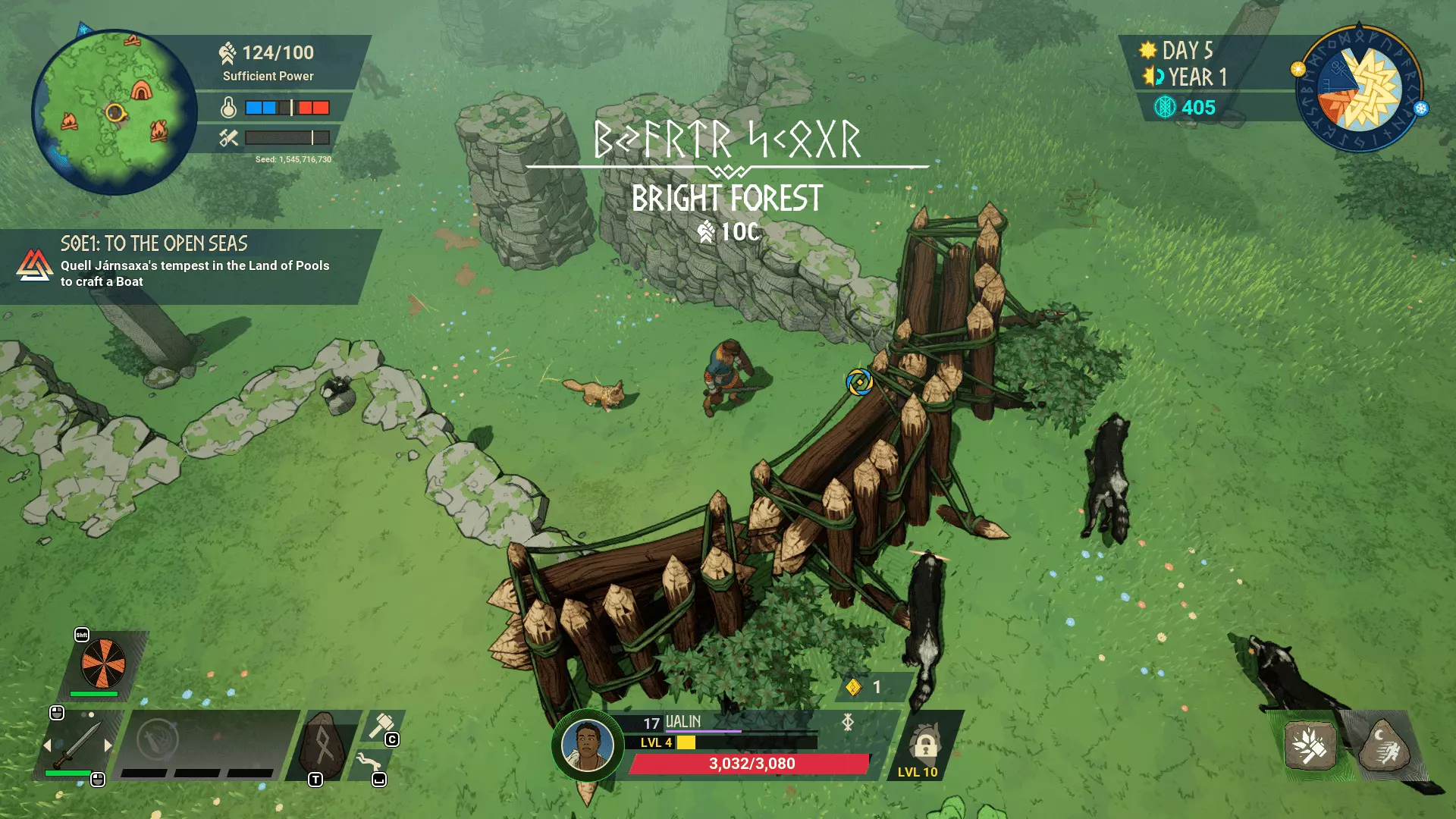Select the night runner blessing stone

[1383, 745]
